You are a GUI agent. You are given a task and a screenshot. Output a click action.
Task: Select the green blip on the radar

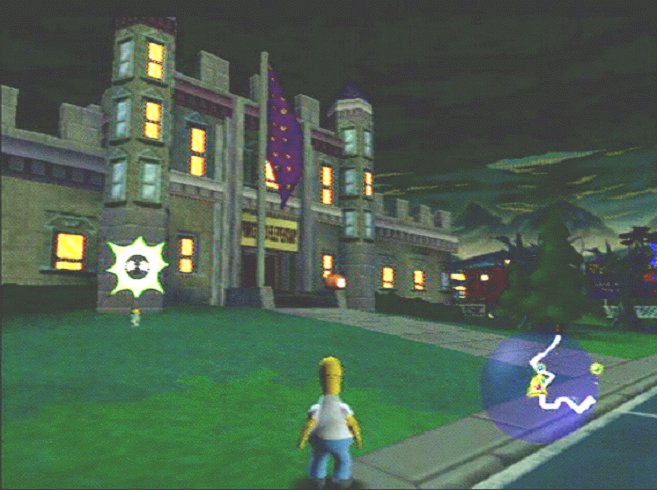(x=596, y=369)
